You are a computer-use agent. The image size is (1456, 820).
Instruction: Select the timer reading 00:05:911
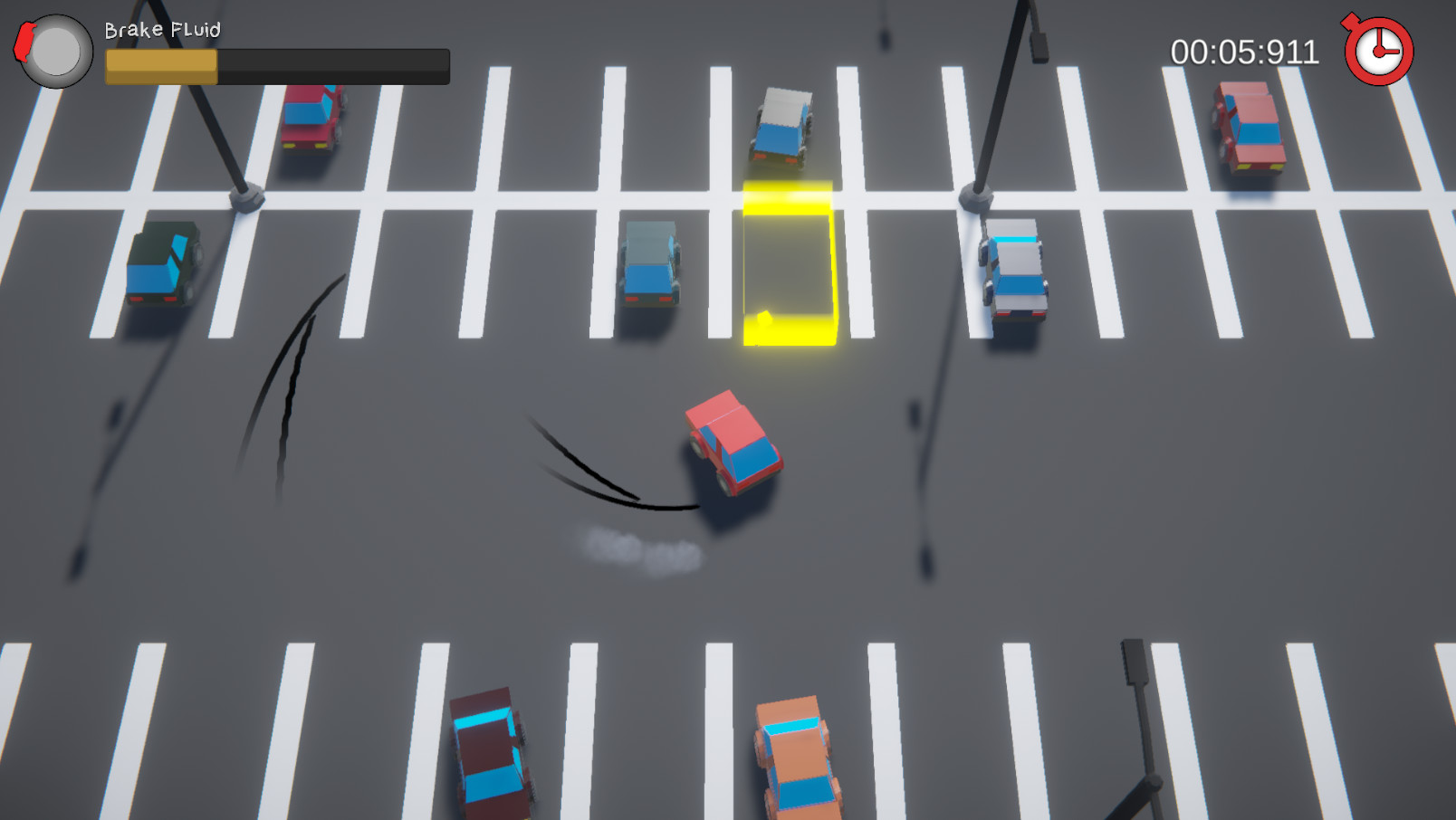(1244, 52)
